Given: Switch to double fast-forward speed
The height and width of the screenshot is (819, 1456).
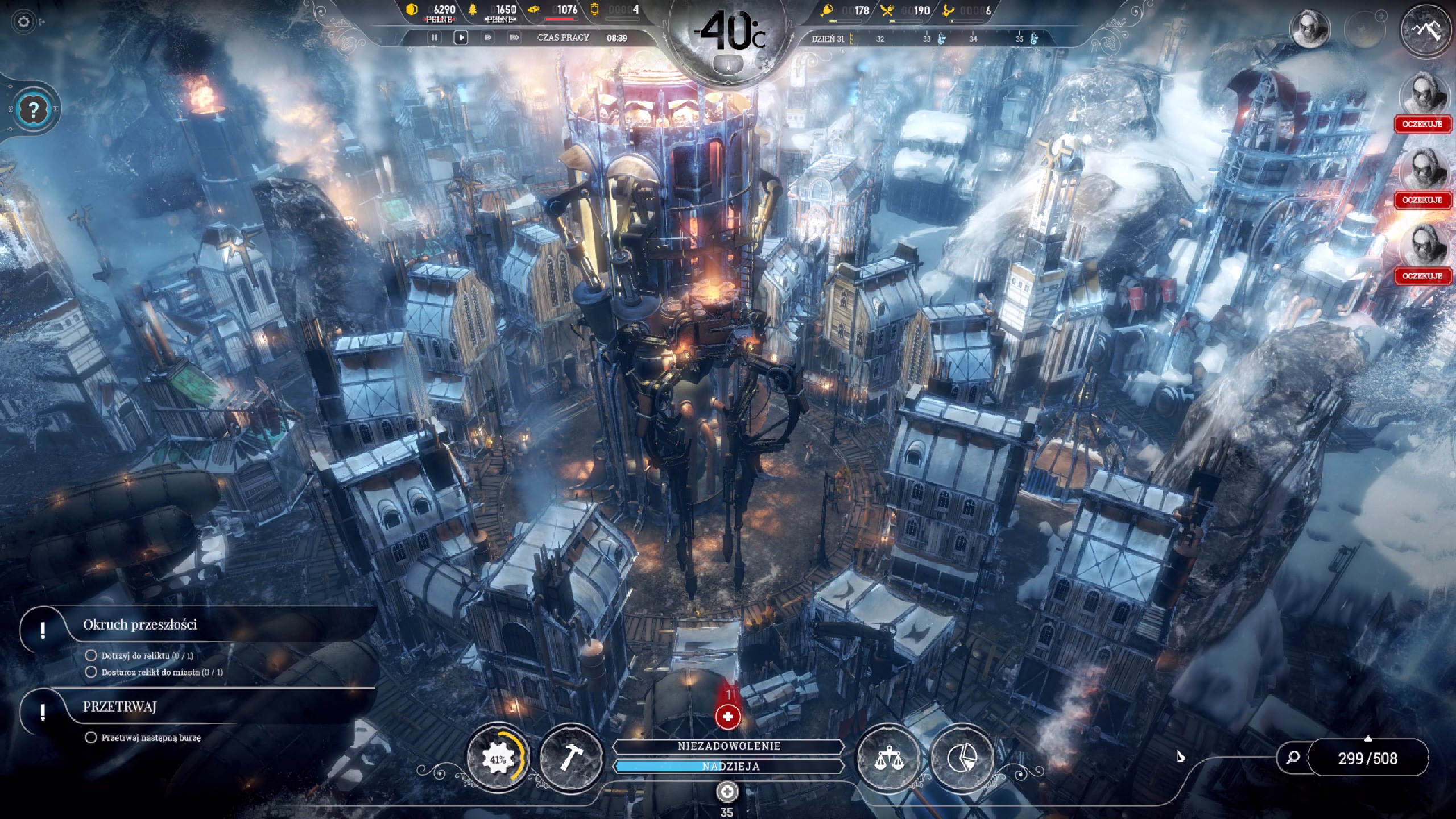Looking at the screenshot, I should coord(487,38).
